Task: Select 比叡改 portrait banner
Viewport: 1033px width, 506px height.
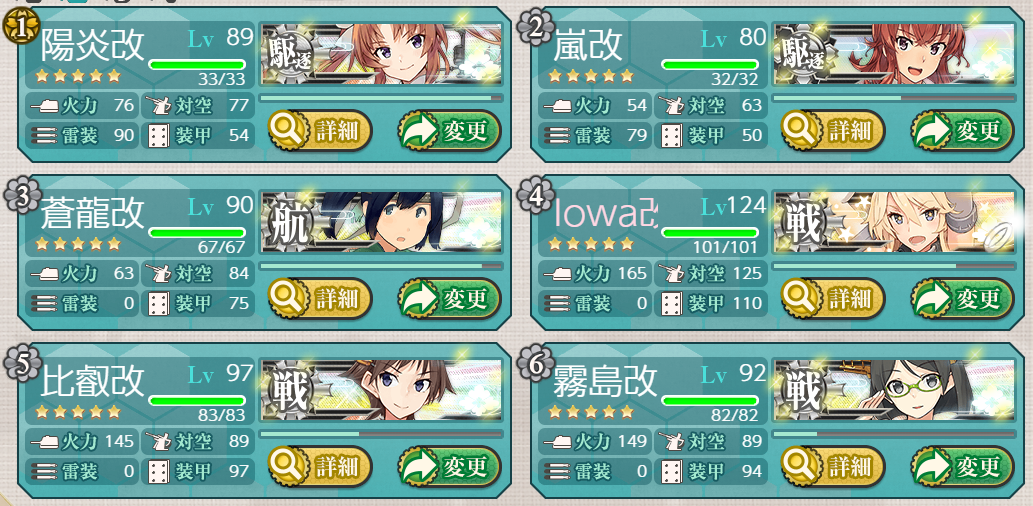Action: pyautogui.click(x=381, y=390)
